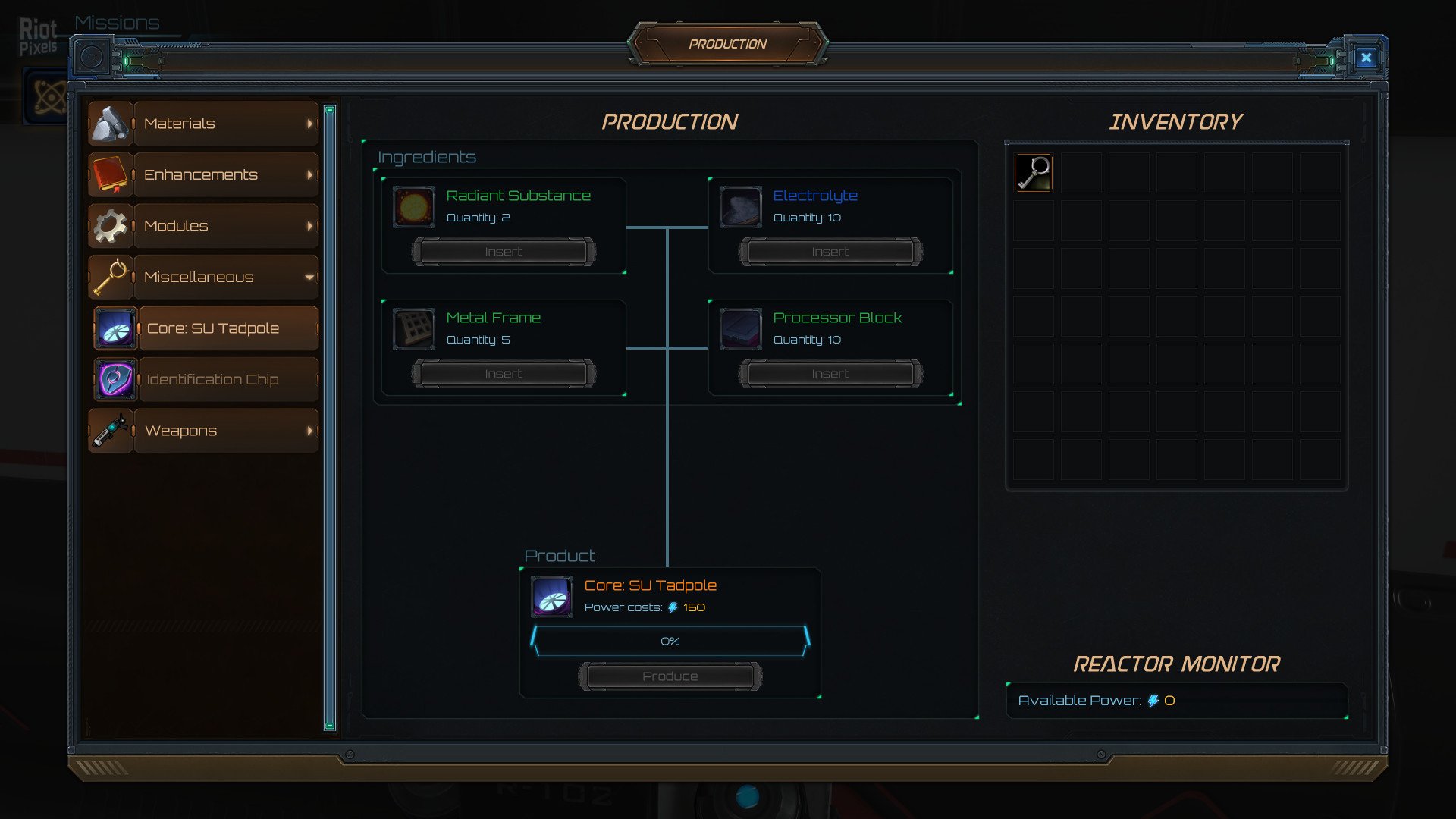Collapse the Miscellaneous category
This screenshot has height=819, width=1456.
tap(202, 278)
